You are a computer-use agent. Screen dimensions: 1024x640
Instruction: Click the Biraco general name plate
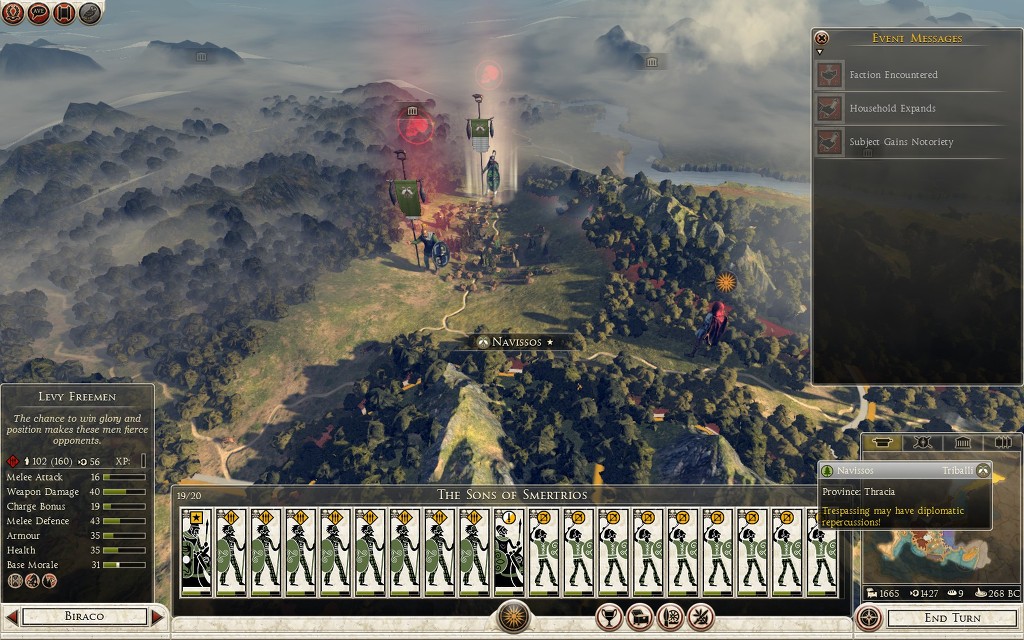(x=84, y=617)
